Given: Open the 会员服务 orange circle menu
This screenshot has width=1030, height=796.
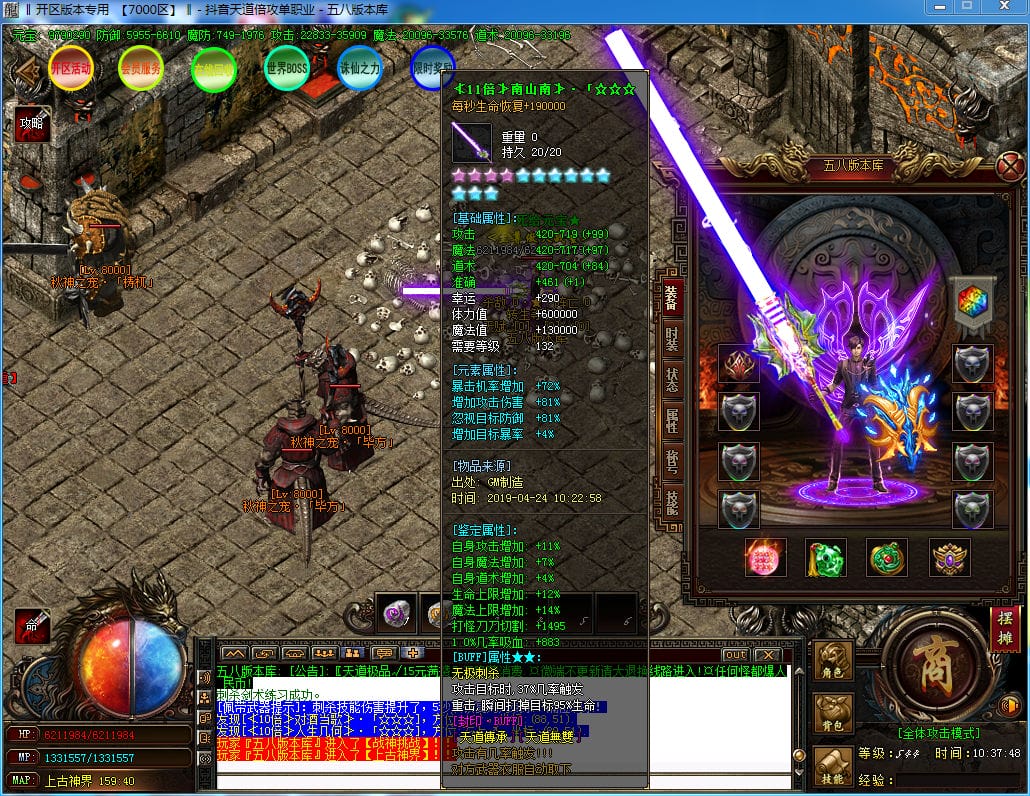Looking at the screenshot, I should pos(140,69).
